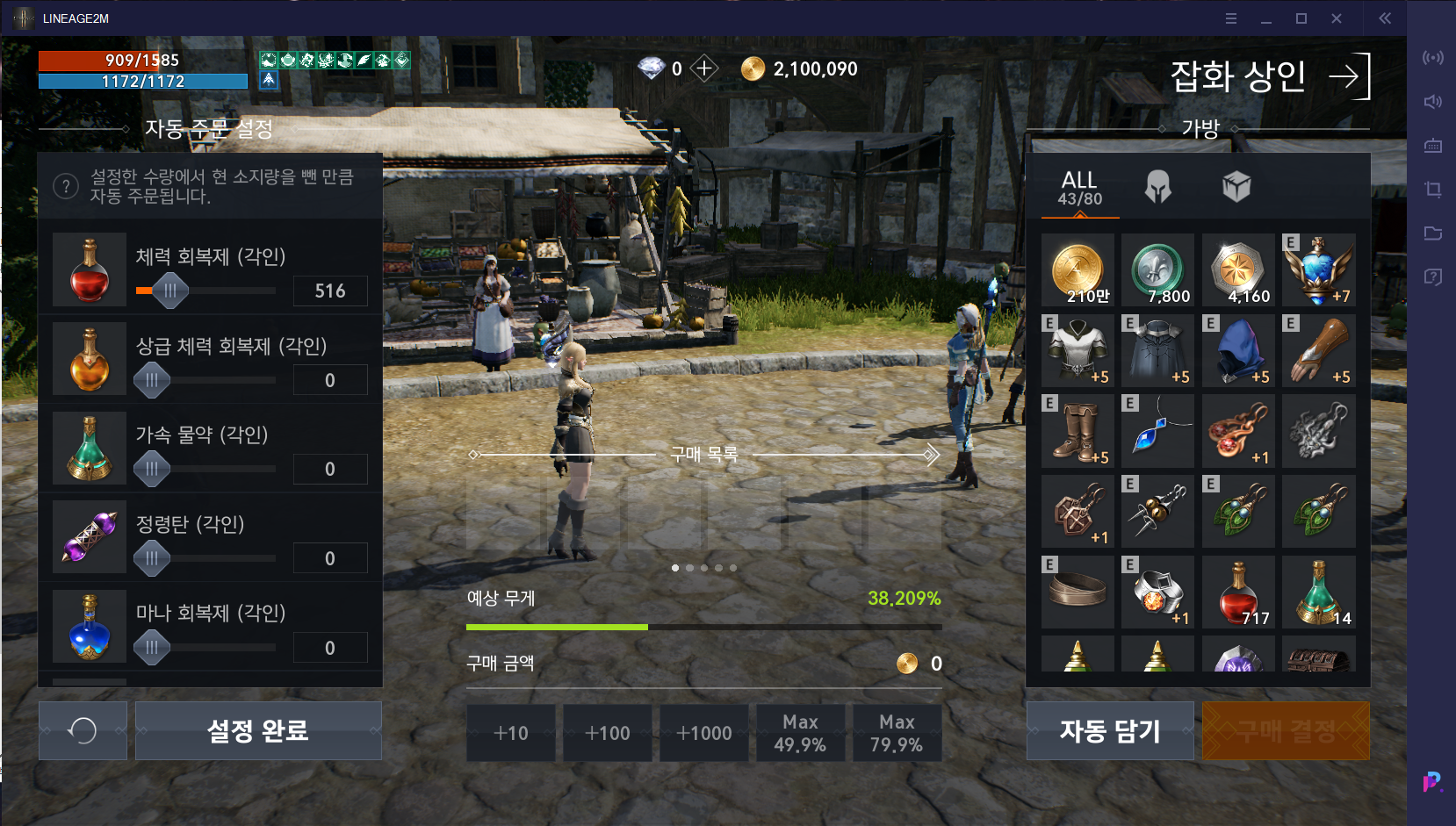Viewport: 1456px width, 826px height.
Task: Select the blue hood +5 item
Action: tap(1238, 351)
